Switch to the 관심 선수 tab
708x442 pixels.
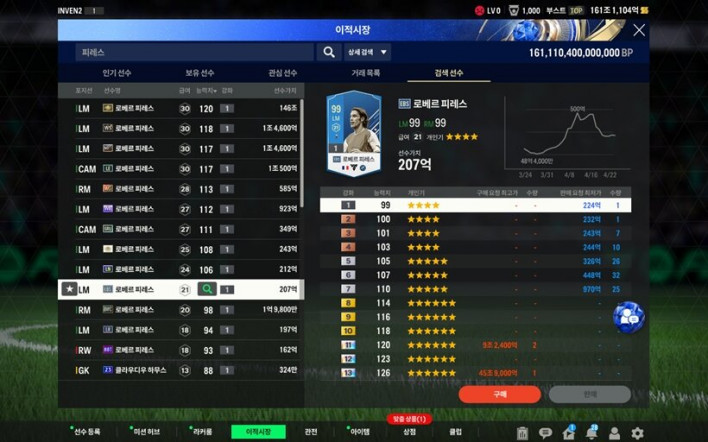click(x=283, y=73)
